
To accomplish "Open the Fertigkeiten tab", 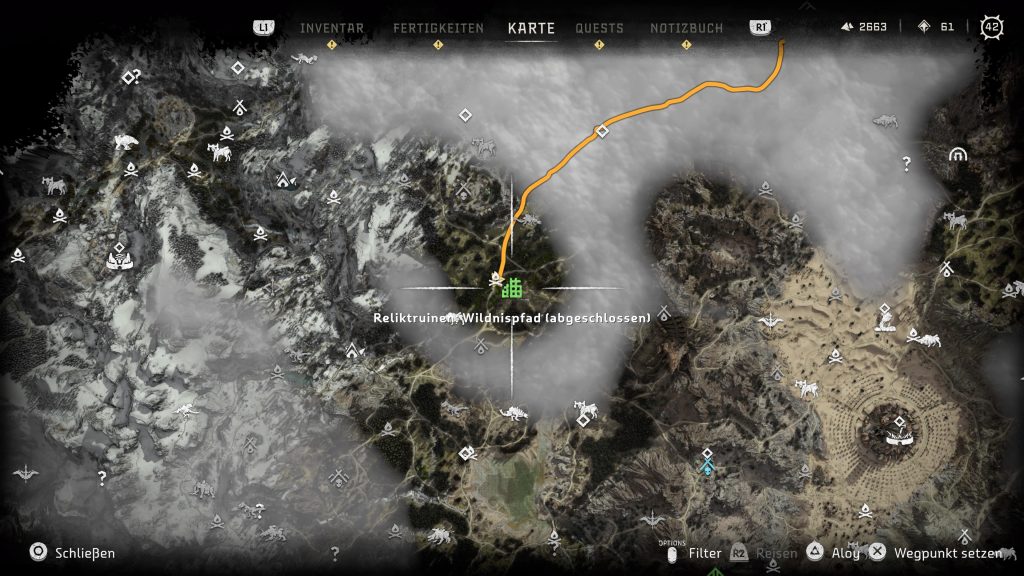I will click(438, 28).
